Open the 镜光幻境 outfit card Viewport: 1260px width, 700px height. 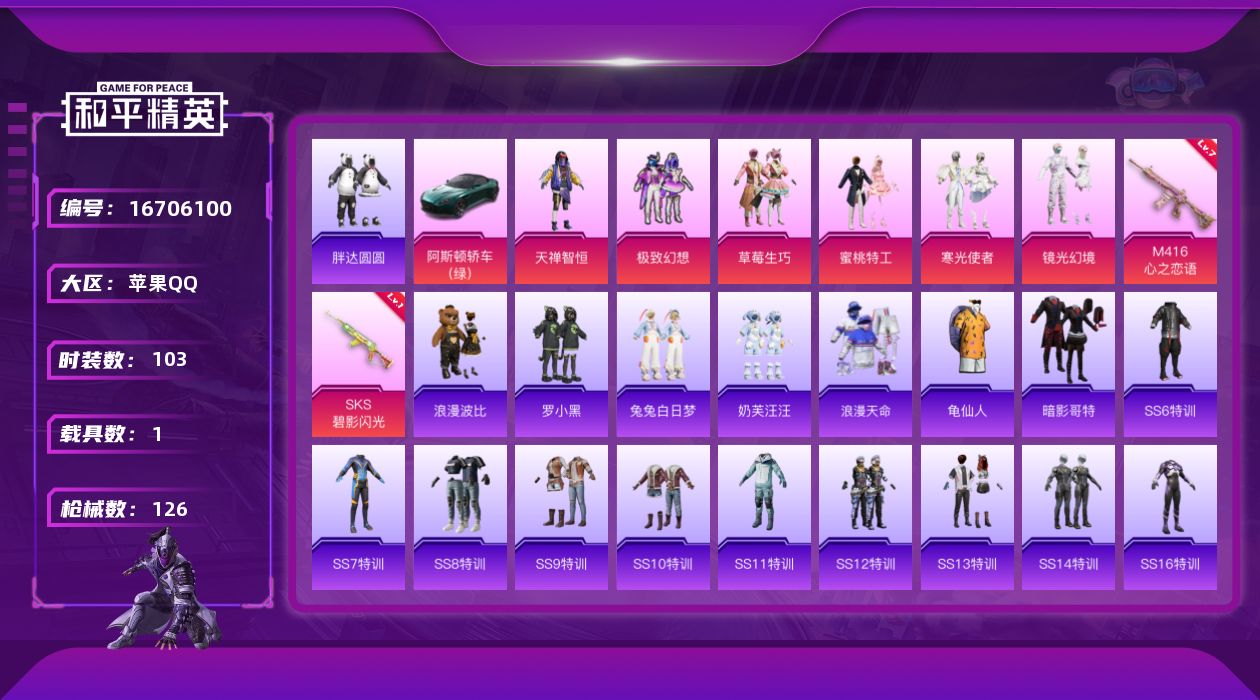point(1068,211)
